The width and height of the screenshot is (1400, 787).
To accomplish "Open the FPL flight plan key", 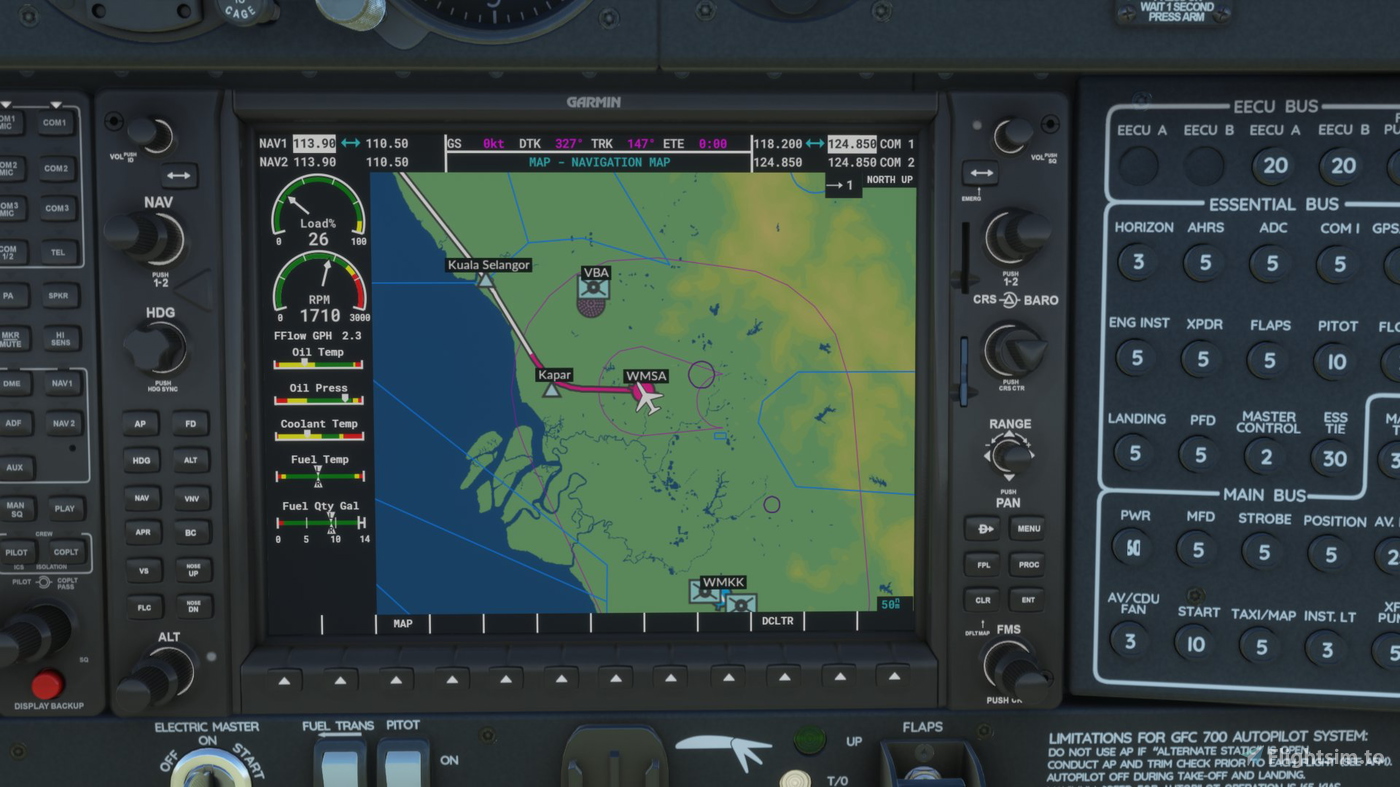I will click(982, 564).
